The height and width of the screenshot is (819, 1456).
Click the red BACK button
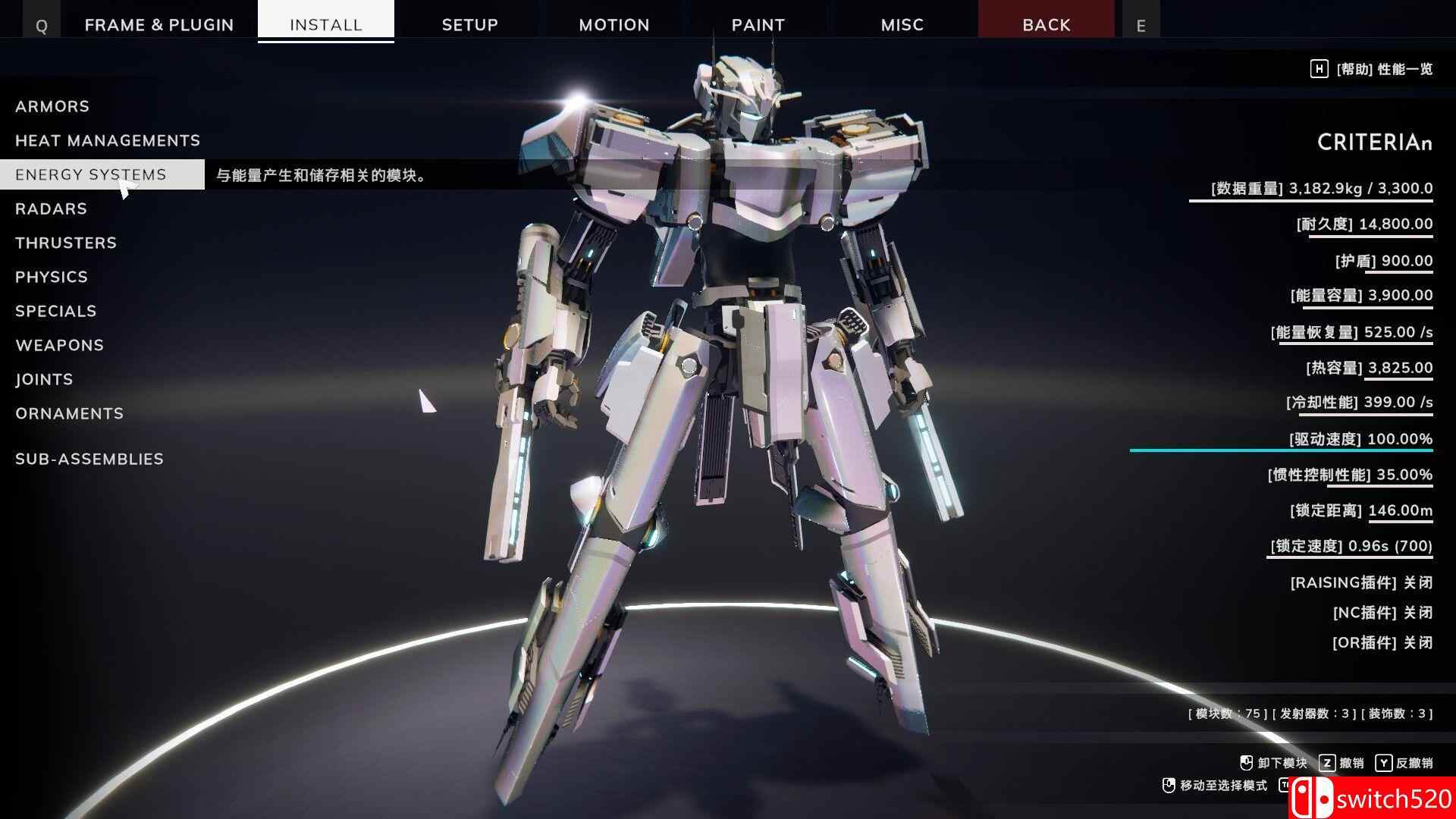pos(1046,25)
